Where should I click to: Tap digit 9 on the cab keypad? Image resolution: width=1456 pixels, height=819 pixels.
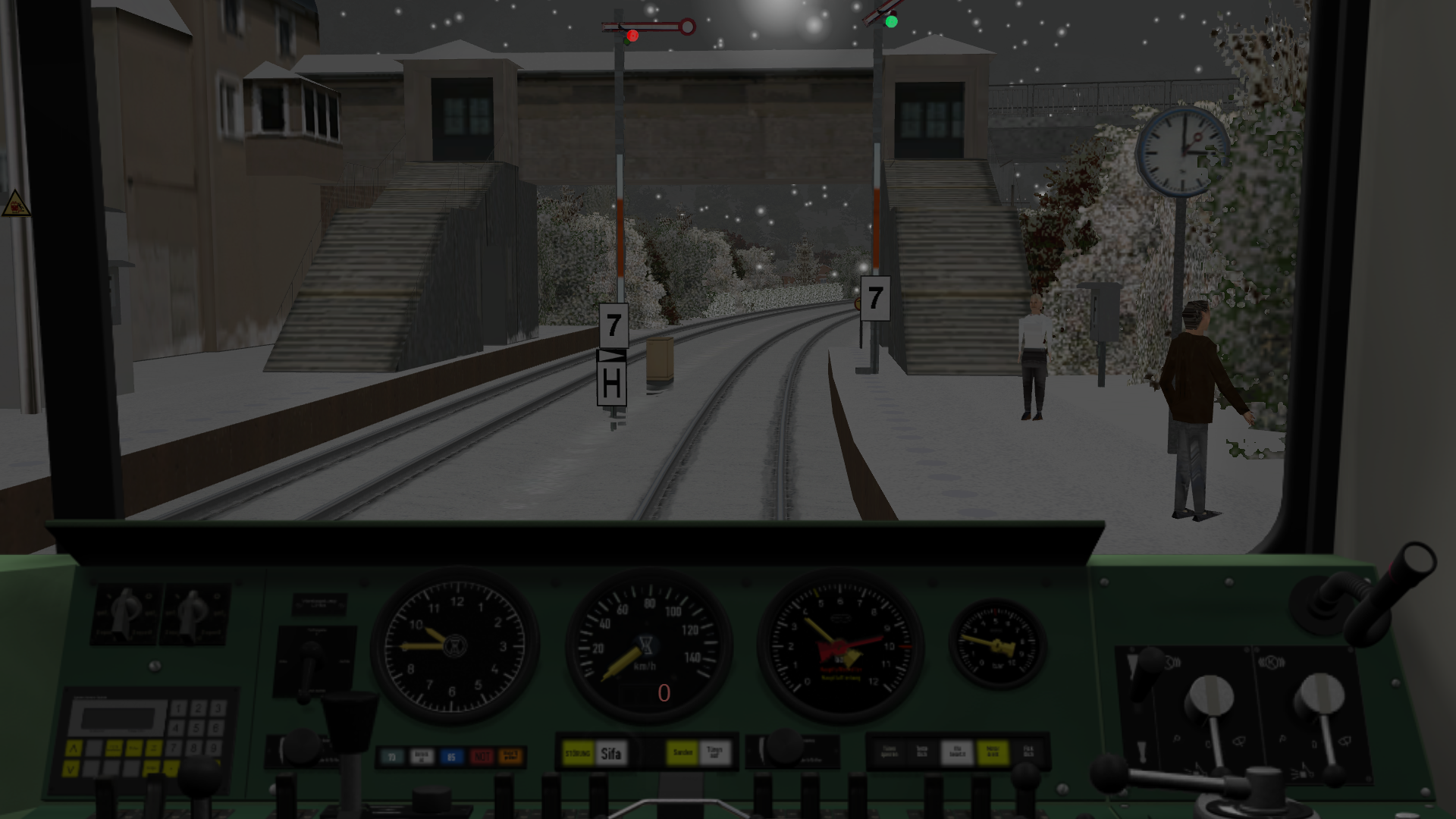pyautogui.click(x=215, y=748)
